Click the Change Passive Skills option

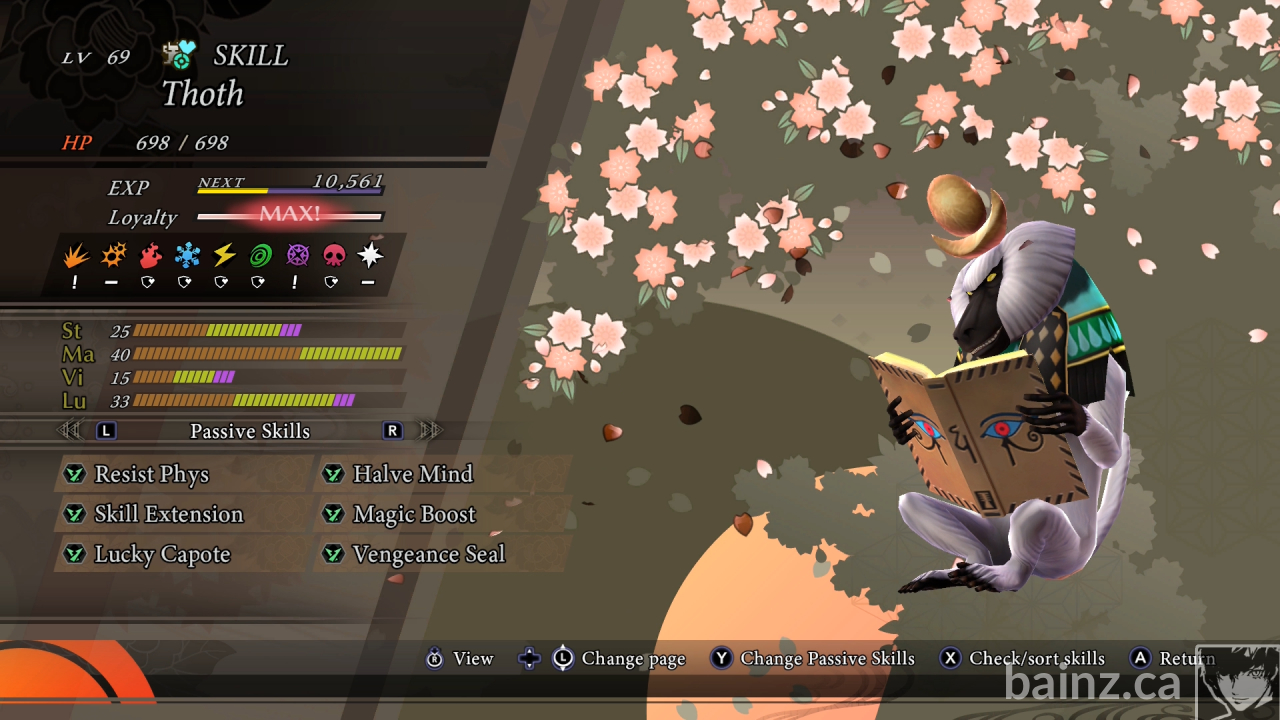point(826,658)
